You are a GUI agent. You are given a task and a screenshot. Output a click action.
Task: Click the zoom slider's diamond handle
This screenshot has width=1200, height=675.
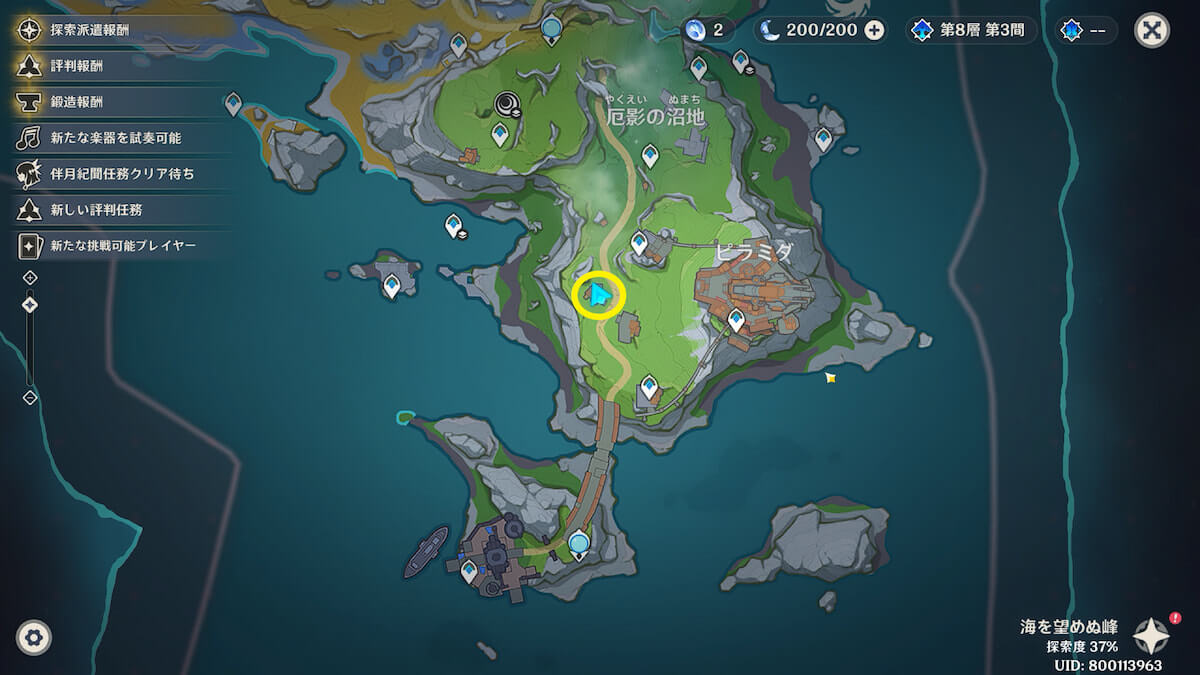pyautogui.click(x=30, y=304)
